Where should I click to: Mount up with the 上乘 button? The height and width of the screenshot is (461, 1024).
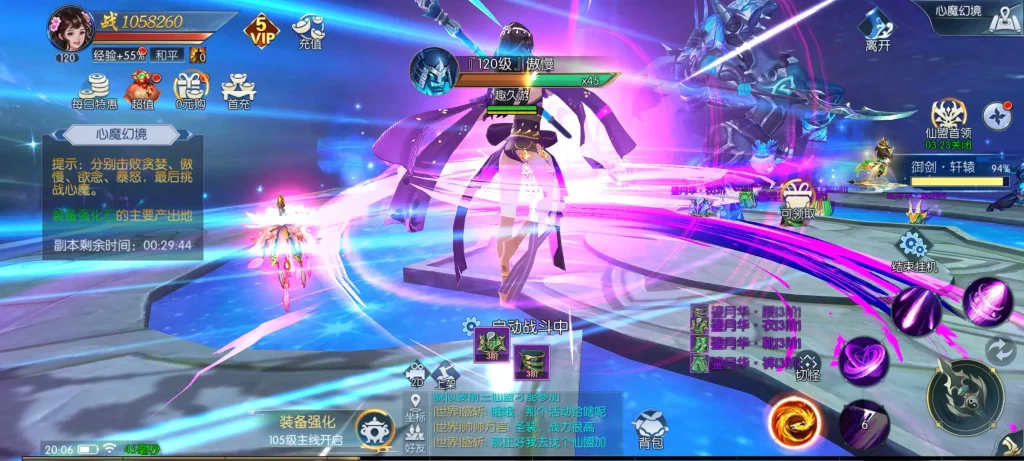[x=445, y=374]
